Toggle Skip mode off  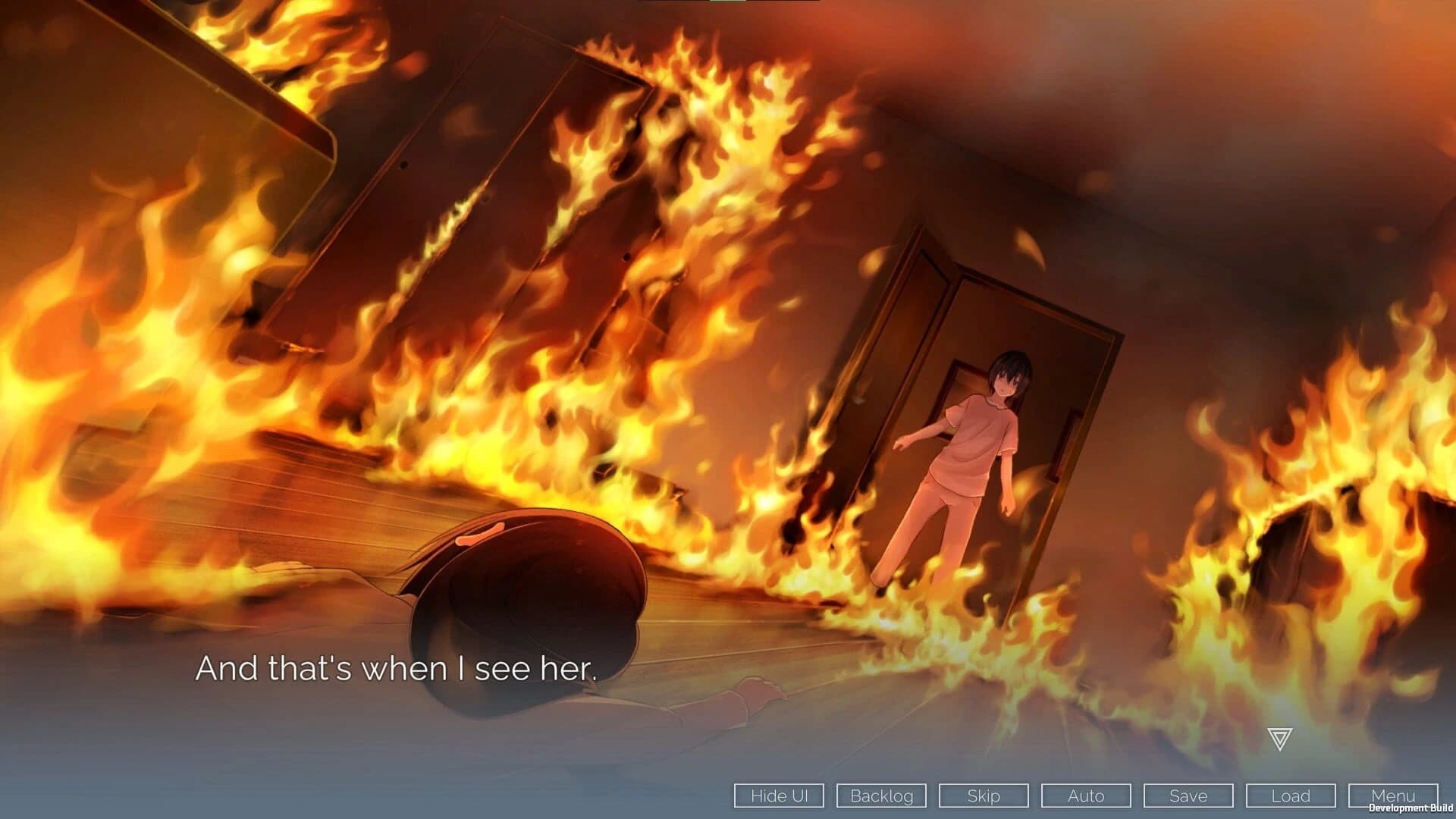(984, 796)
